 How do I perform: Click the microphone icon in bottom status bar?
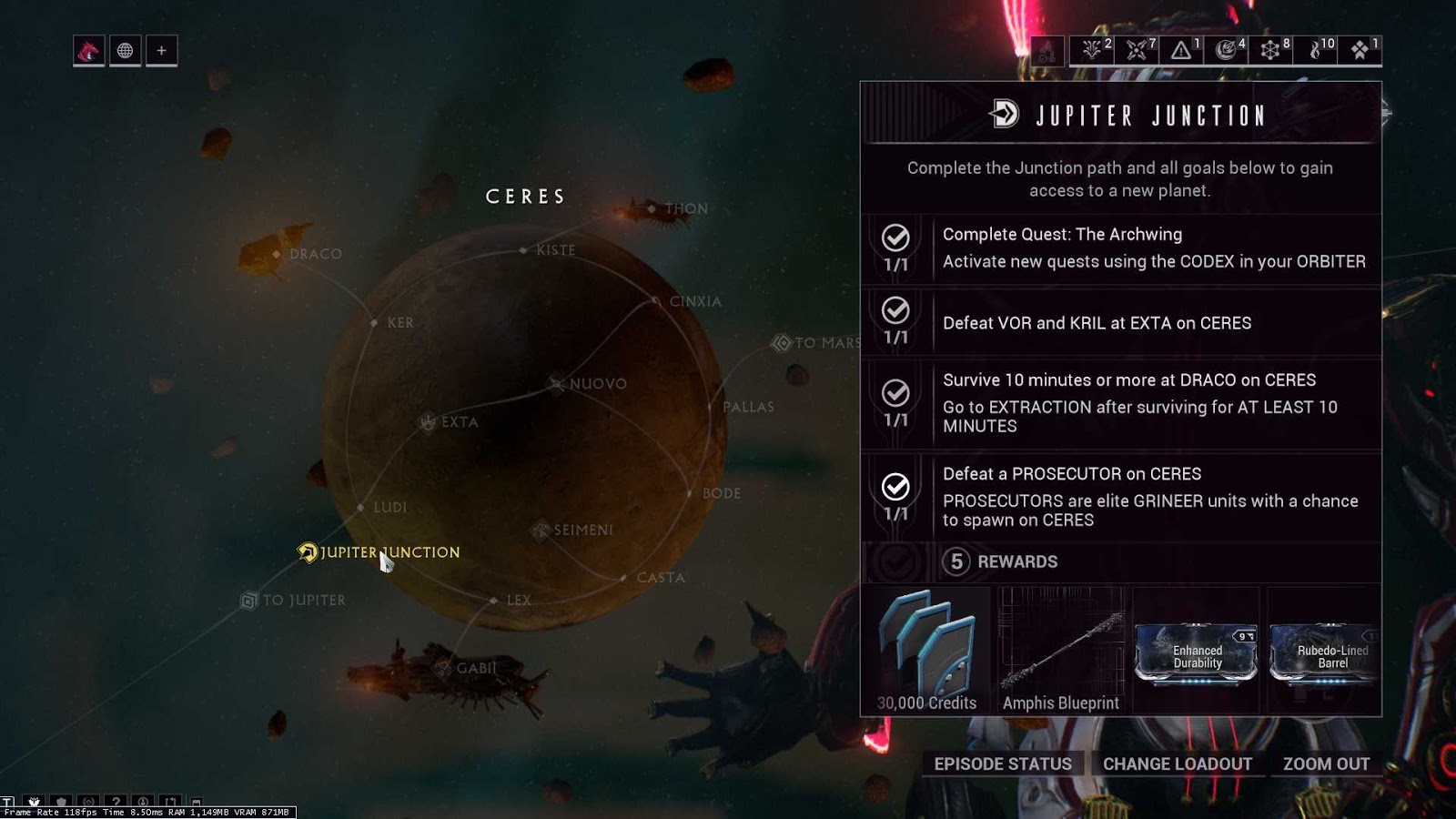[144, 802]
